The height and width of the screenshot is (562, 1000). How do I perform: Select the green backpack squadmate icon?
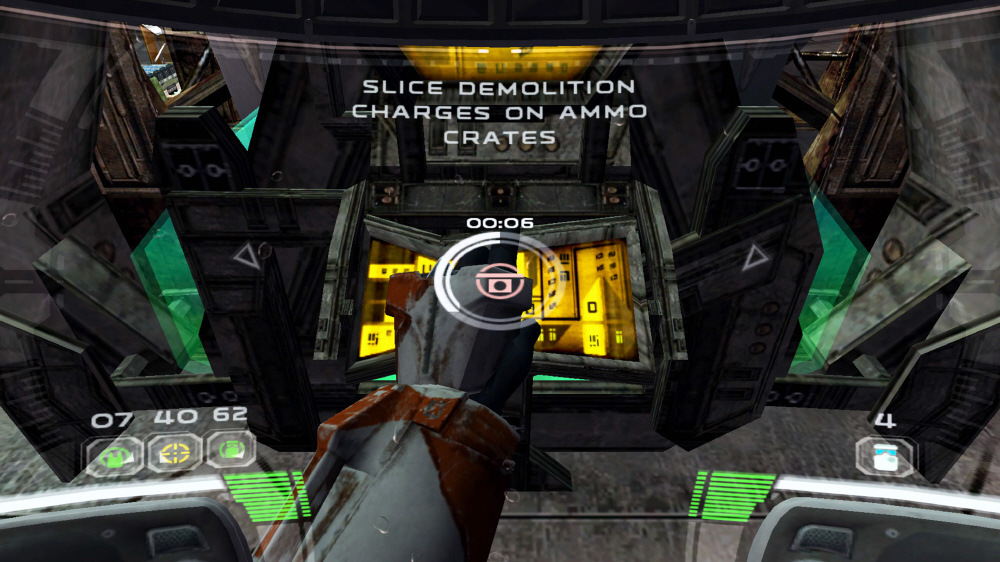point(229,452)
